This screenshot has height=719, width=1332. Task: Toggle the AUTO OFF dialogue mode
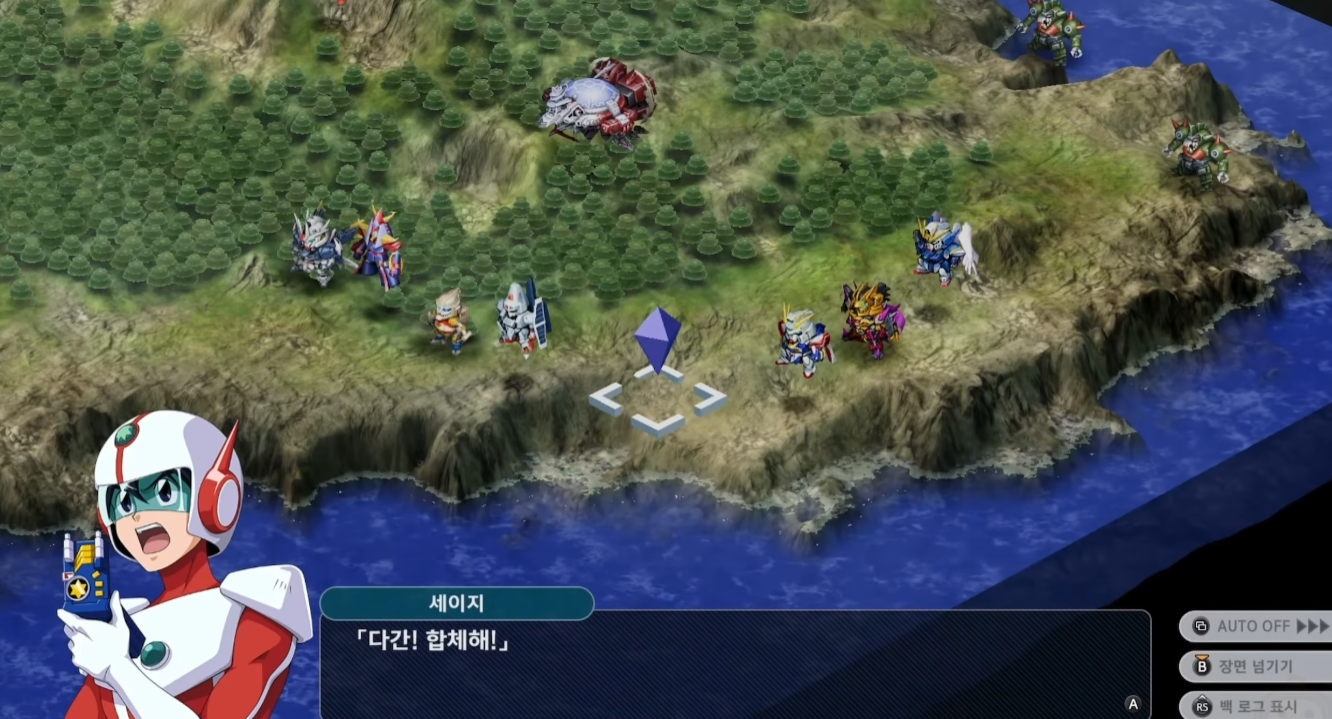coord(1258,627)
